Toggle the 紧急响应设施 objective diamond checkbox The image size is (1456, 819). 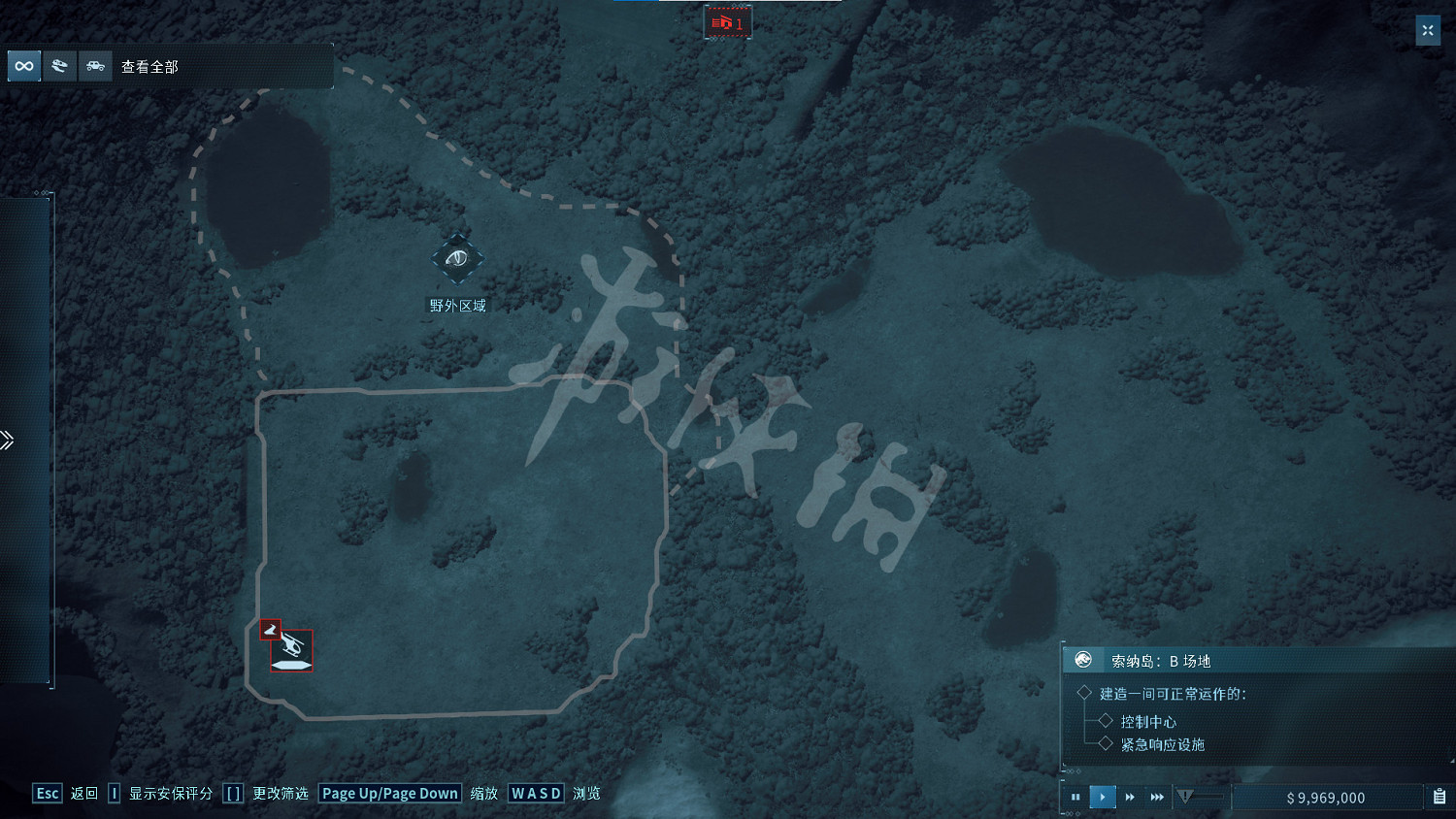click(1108, 744)
